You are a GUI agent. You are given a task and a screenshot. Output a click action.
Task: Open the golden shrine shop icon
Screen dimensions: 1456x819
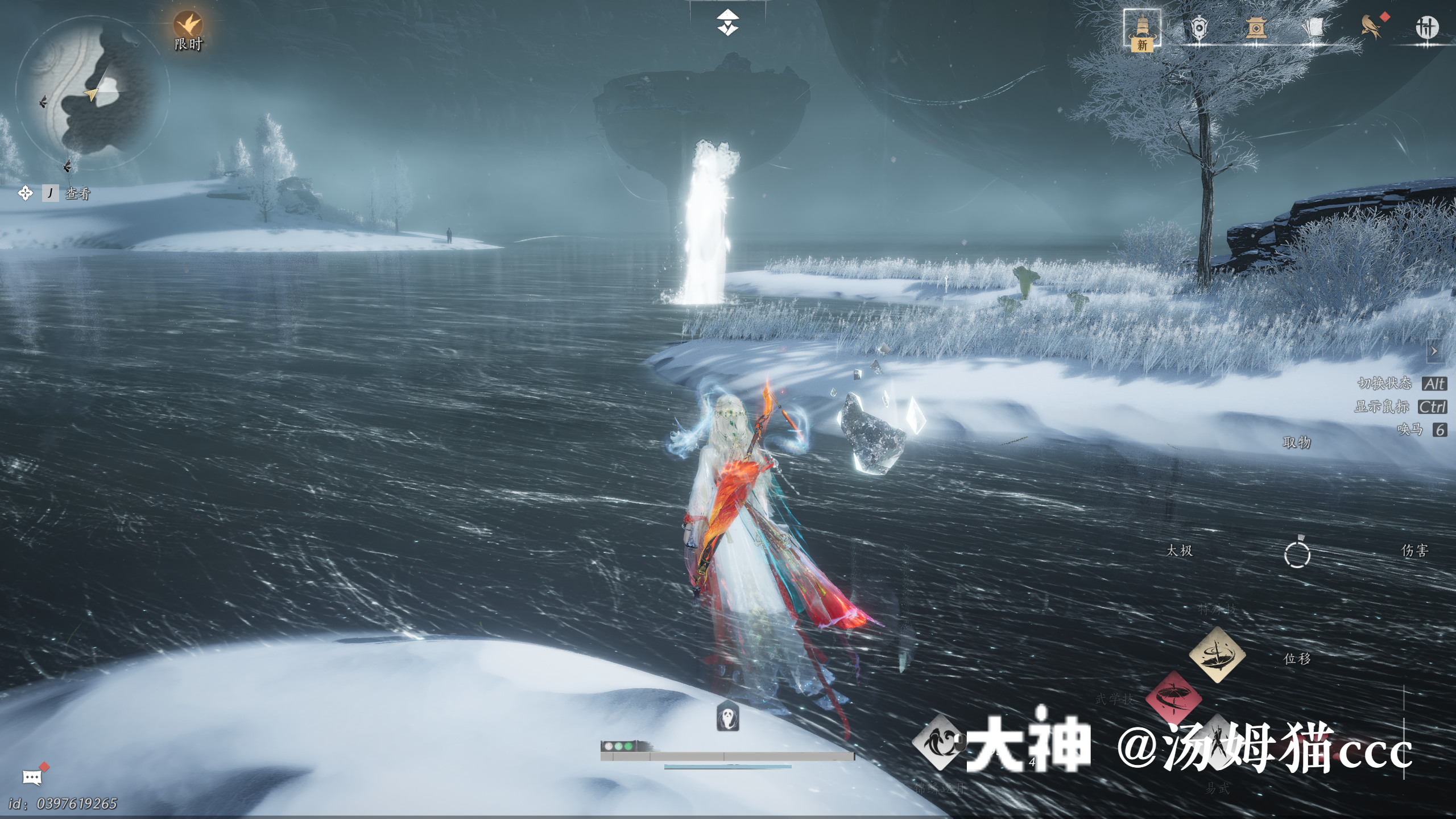point(1256,28)
